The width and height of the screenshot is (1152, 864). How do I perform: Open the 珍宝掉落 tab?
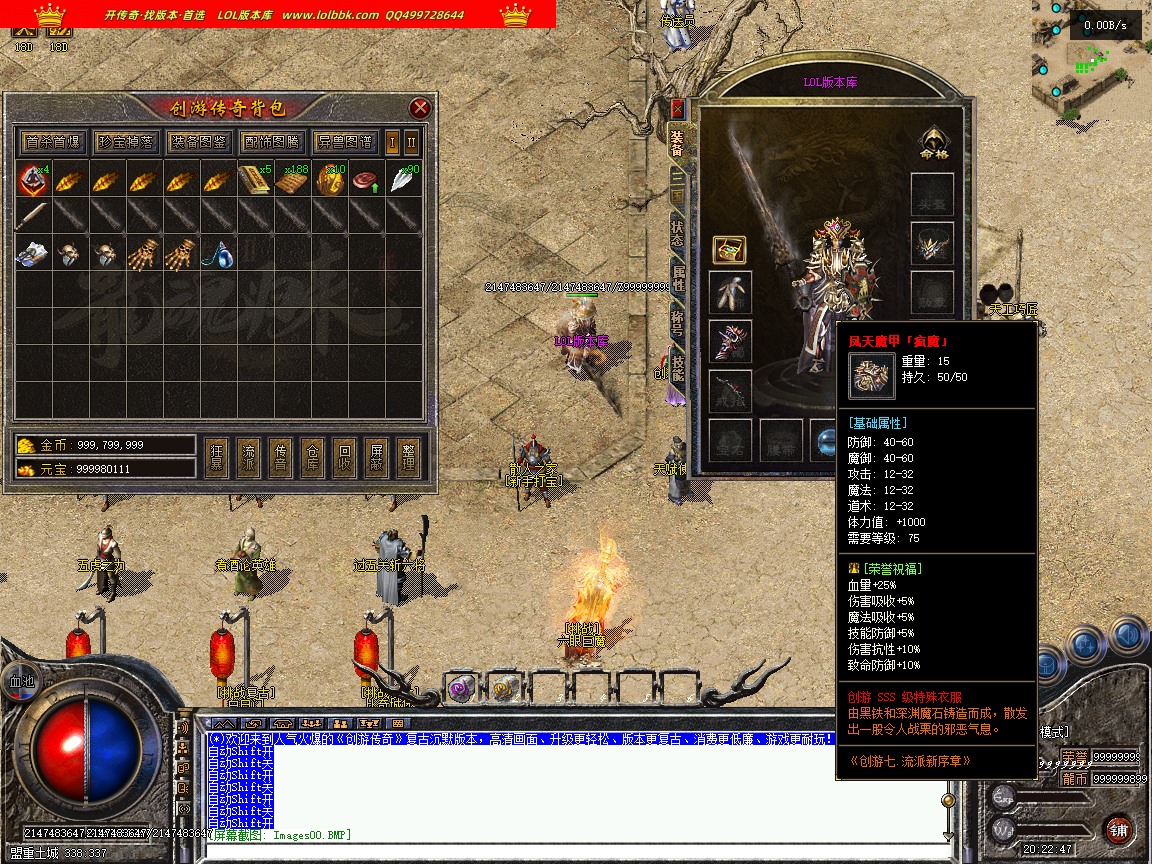click(126, 142)
